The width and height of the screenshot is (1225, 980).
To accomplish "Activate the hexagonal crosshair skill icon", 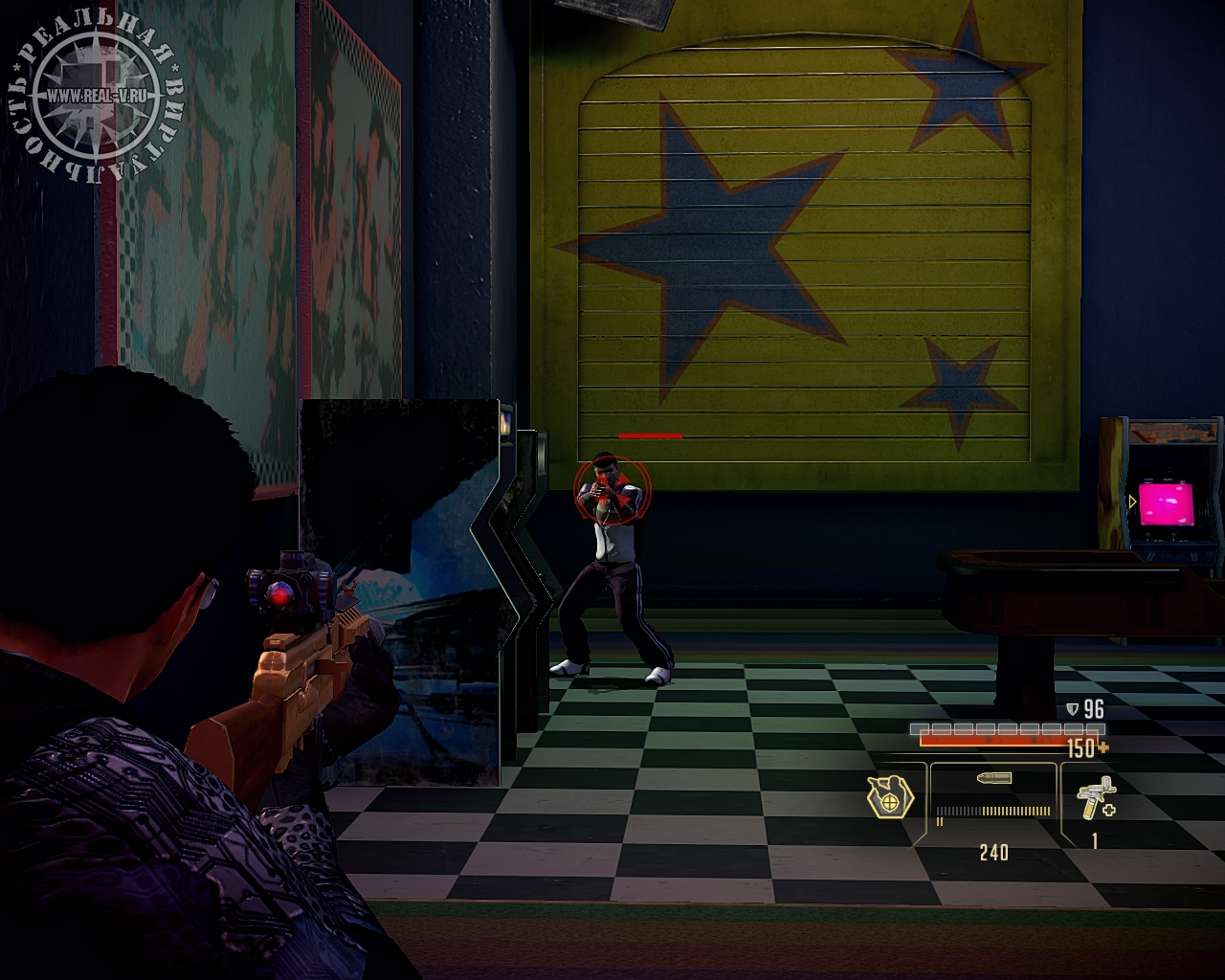I will coord(890,796).
